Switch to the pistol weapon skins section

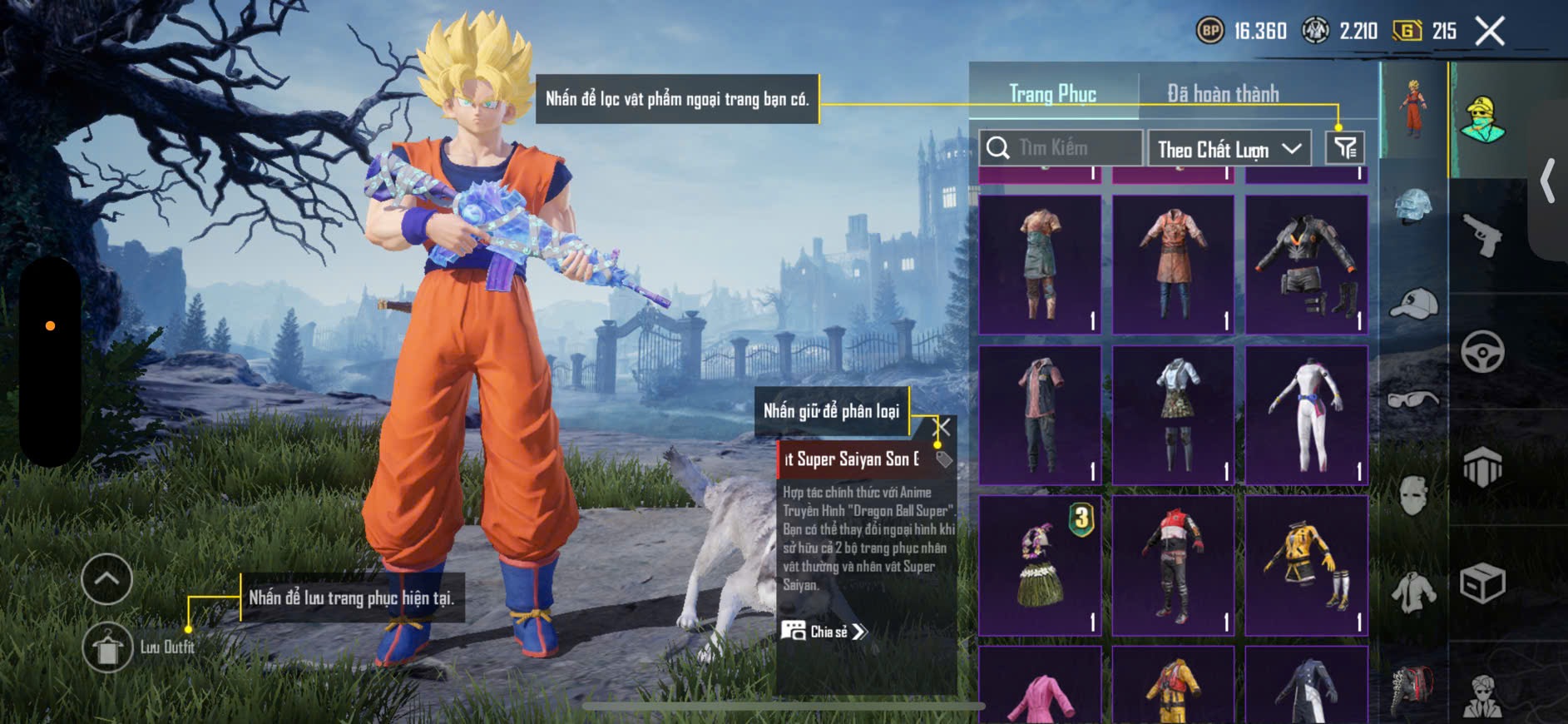pos(1482,236)
